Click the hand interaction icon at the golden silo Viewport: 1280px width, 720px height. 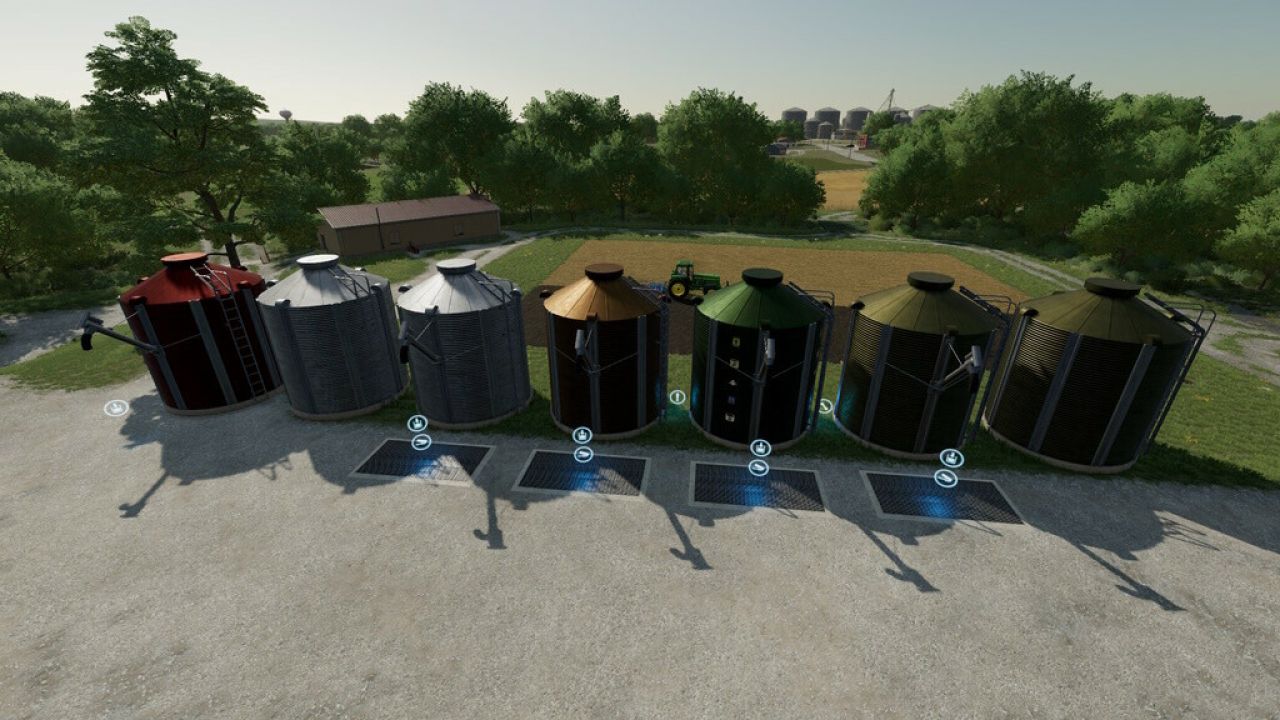click(583, 434)
